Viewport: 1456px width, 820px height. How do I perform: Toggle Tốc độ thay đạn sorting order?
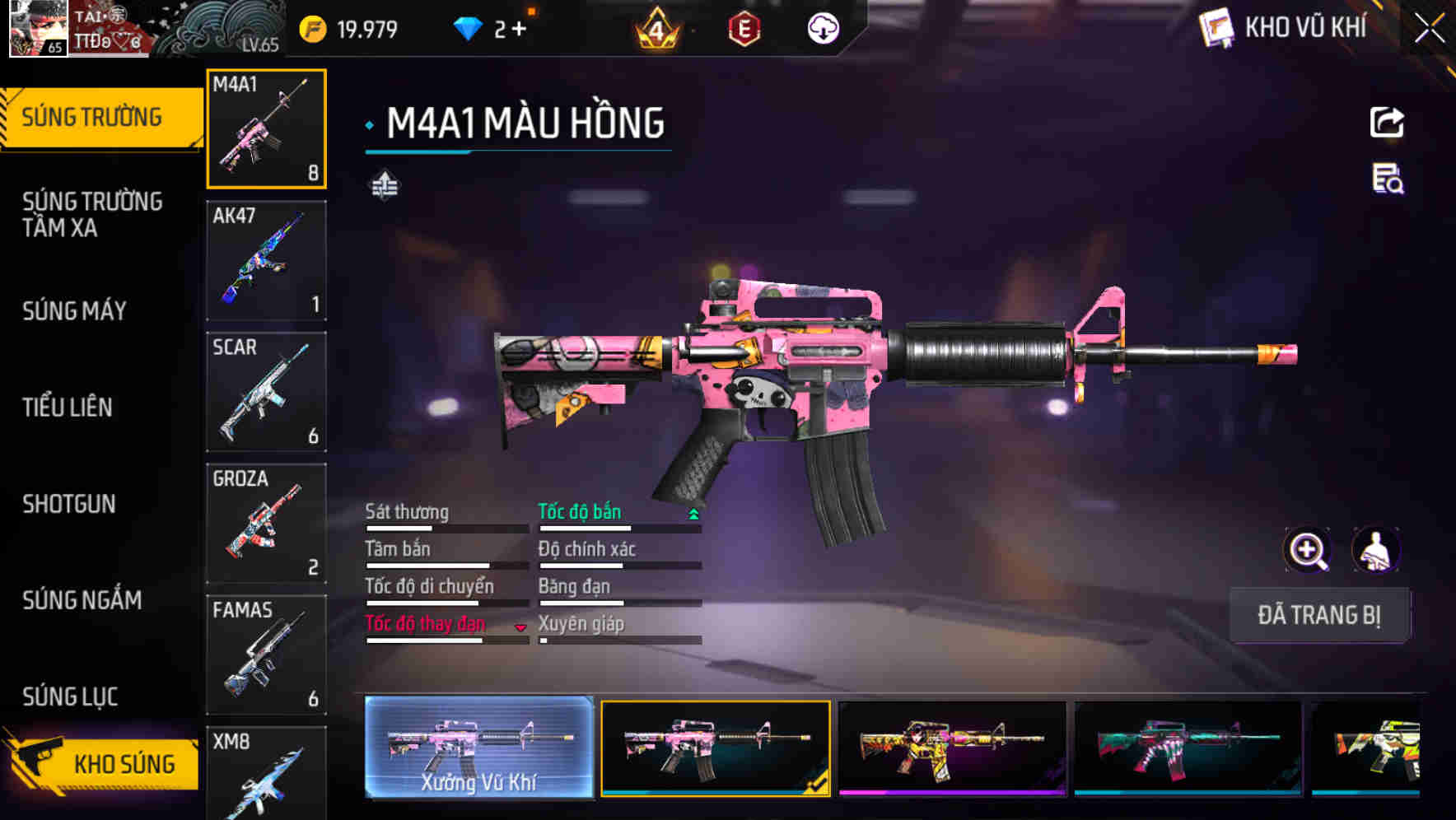point(520,627)
